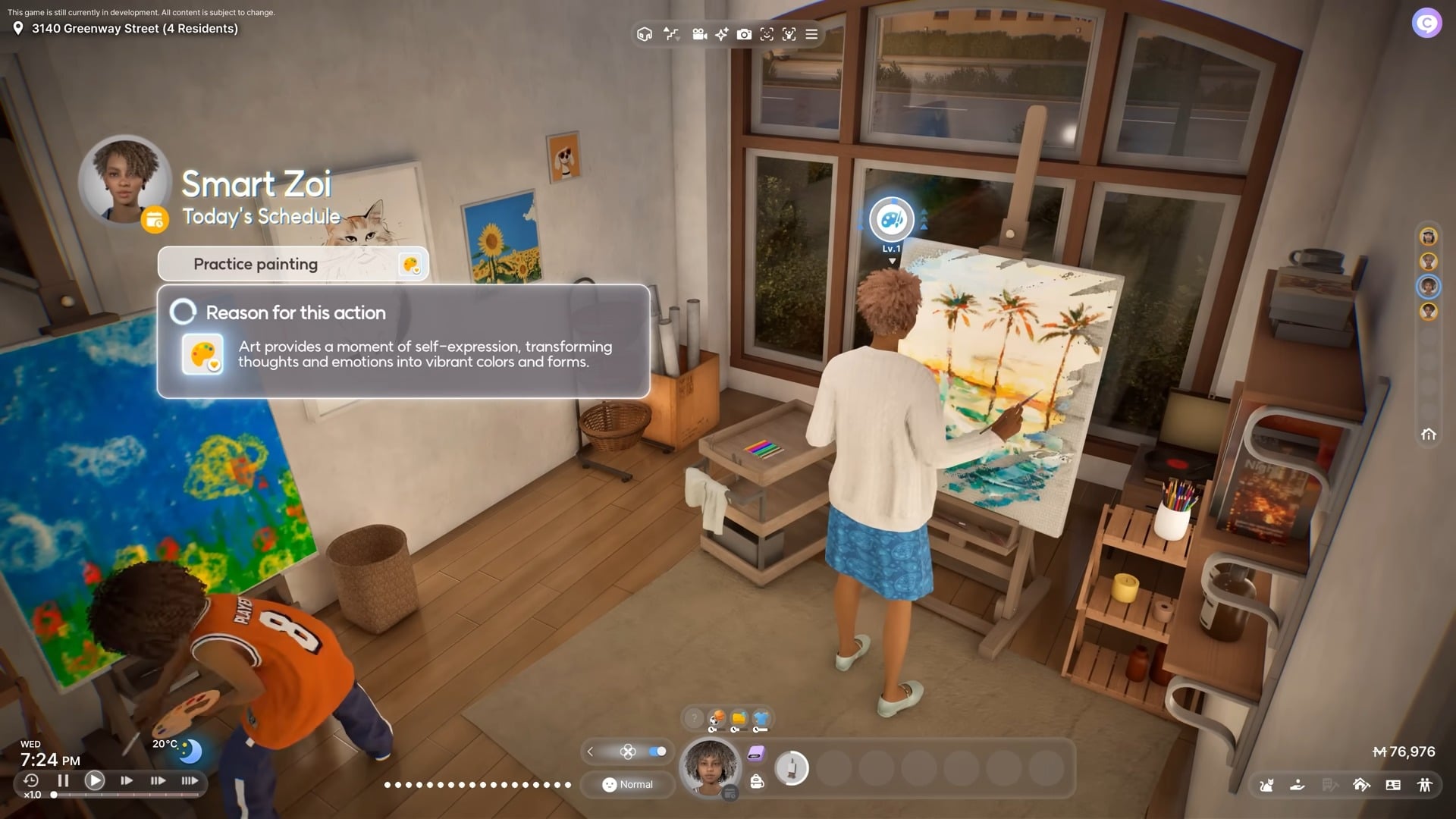Screen dimensions: 1456x819
Task: Expand the Reason for this action circle
Action: pyautogui.click(x=182, y=312)
